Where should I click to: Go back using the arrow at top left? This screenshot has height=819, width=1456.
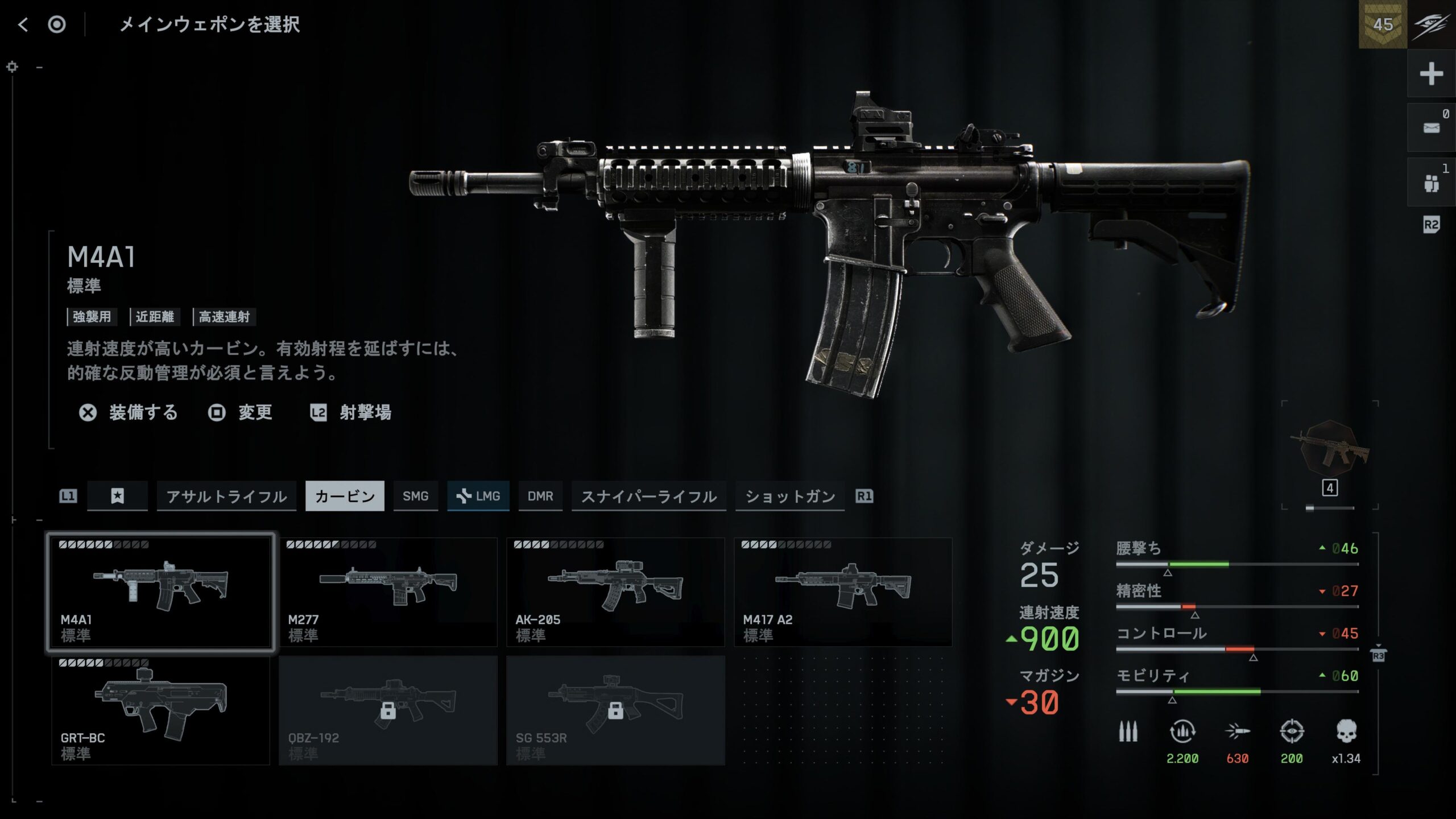tap(23, 24)
